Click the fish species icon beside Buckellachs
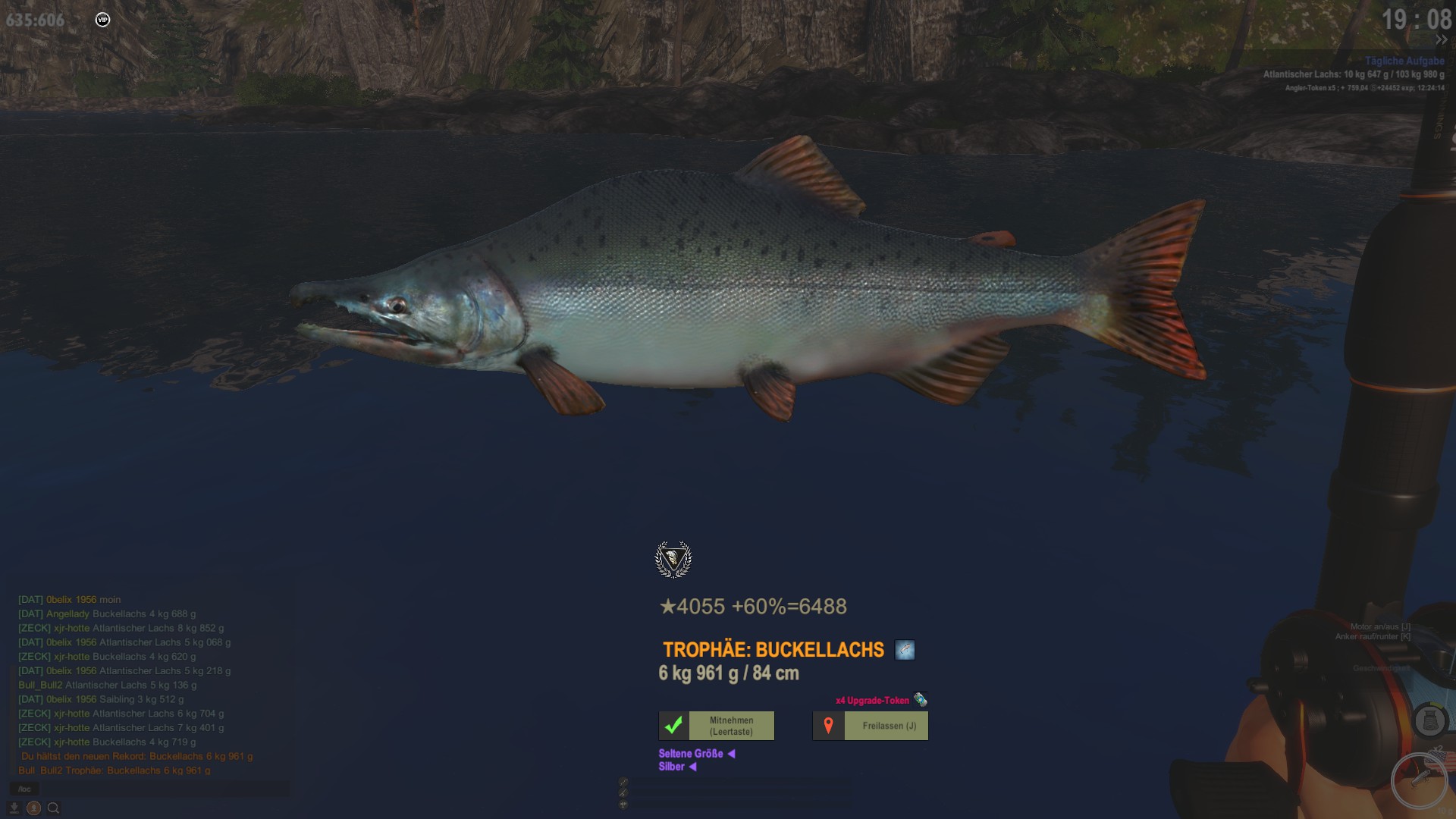Image resolution: width=1456 pixels, height=819 pixels. pos(905,650)
